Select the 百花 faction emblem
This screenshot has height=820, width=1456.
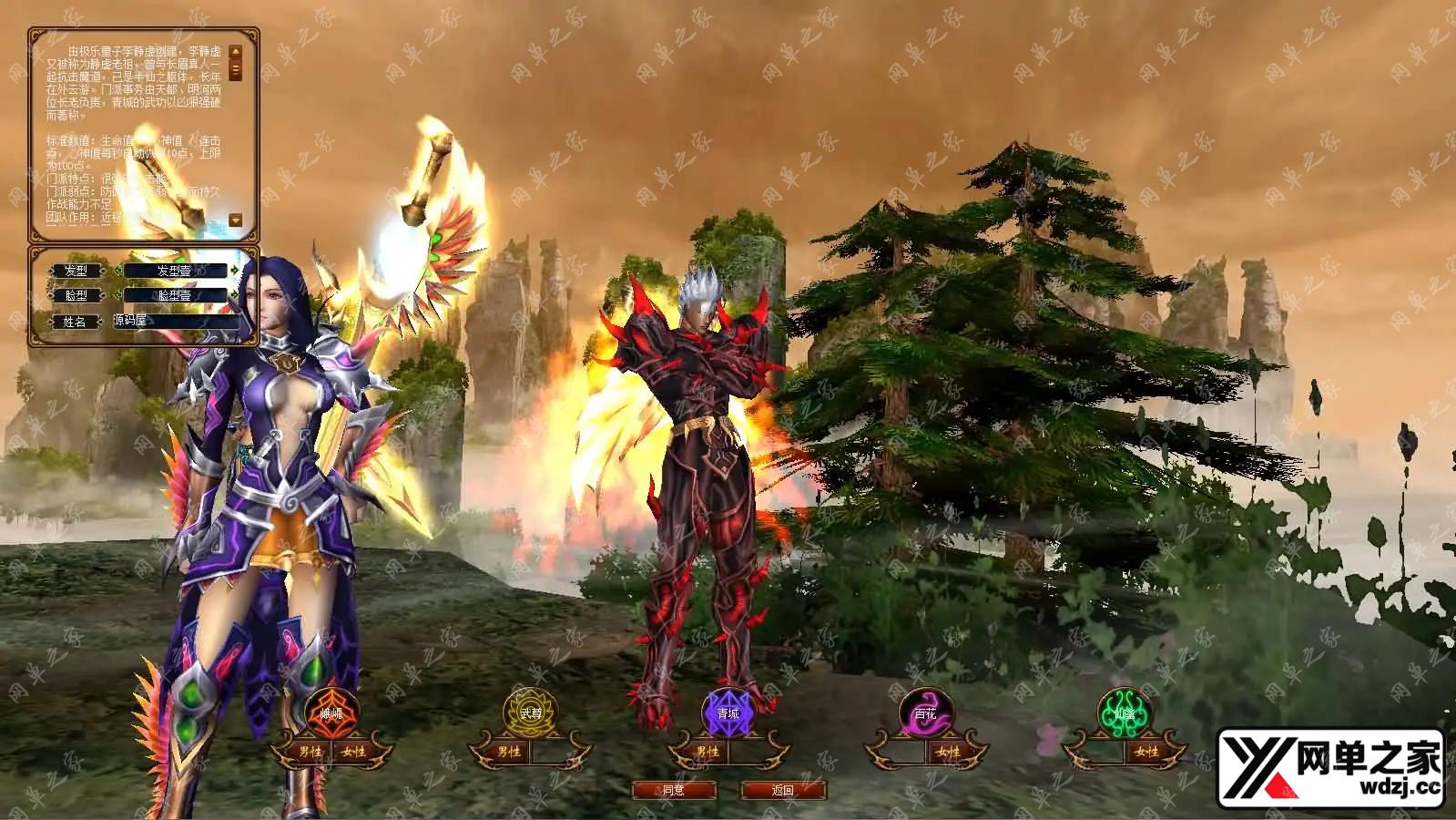pos(925,712)
